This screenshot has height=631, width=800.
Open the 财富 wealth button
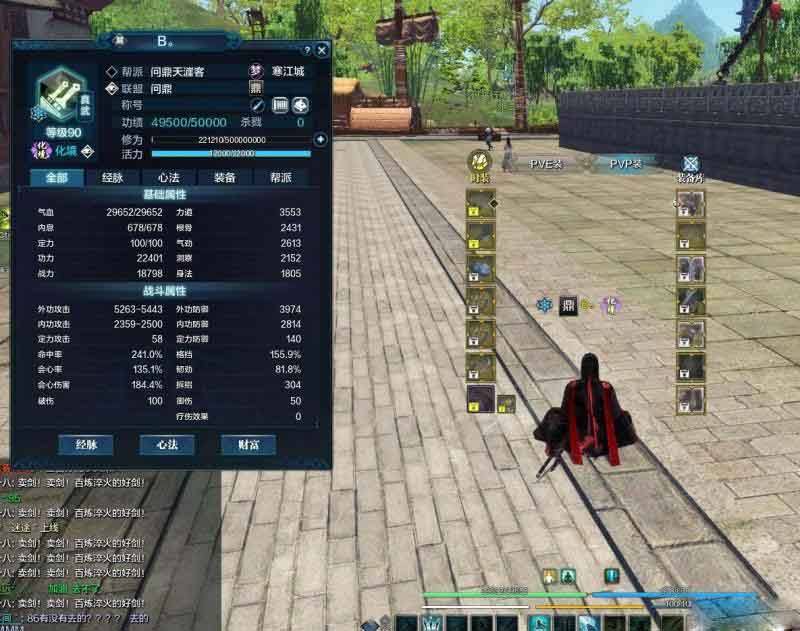pos(249,444)
